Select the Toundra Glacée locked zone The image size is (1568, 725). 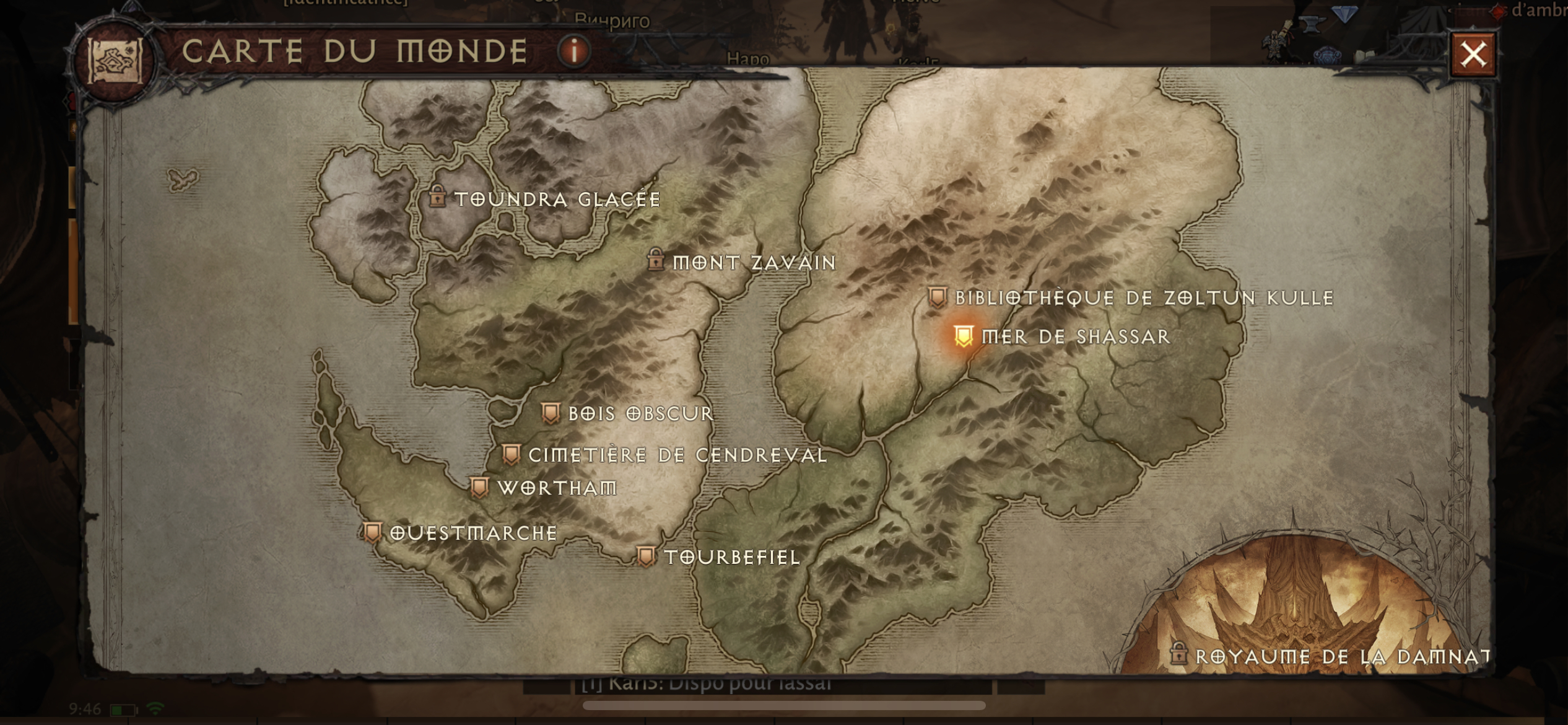(438, 198)
